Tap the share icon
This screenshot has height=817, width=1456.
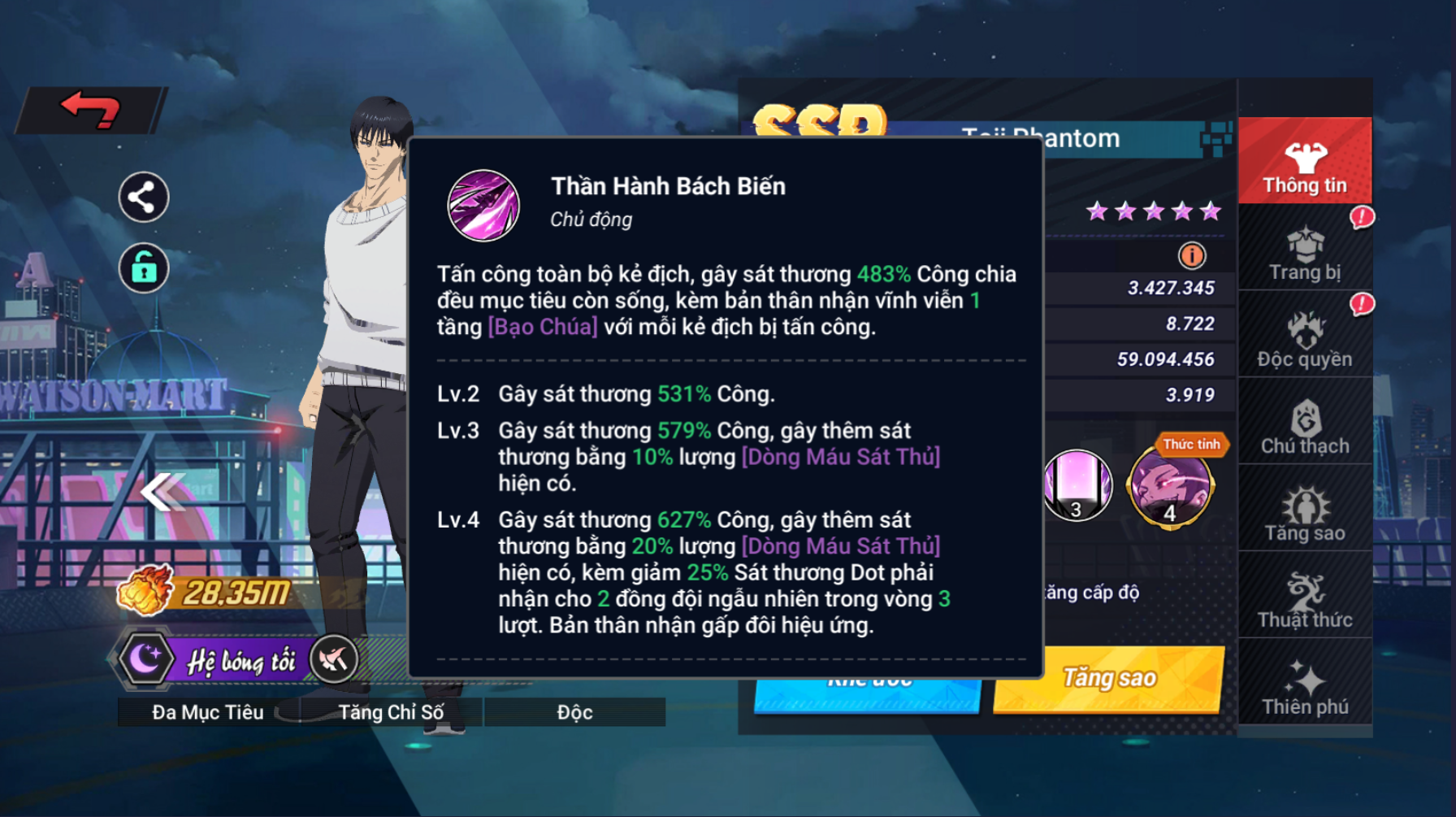pyautogui.click(x=144, y=198)
